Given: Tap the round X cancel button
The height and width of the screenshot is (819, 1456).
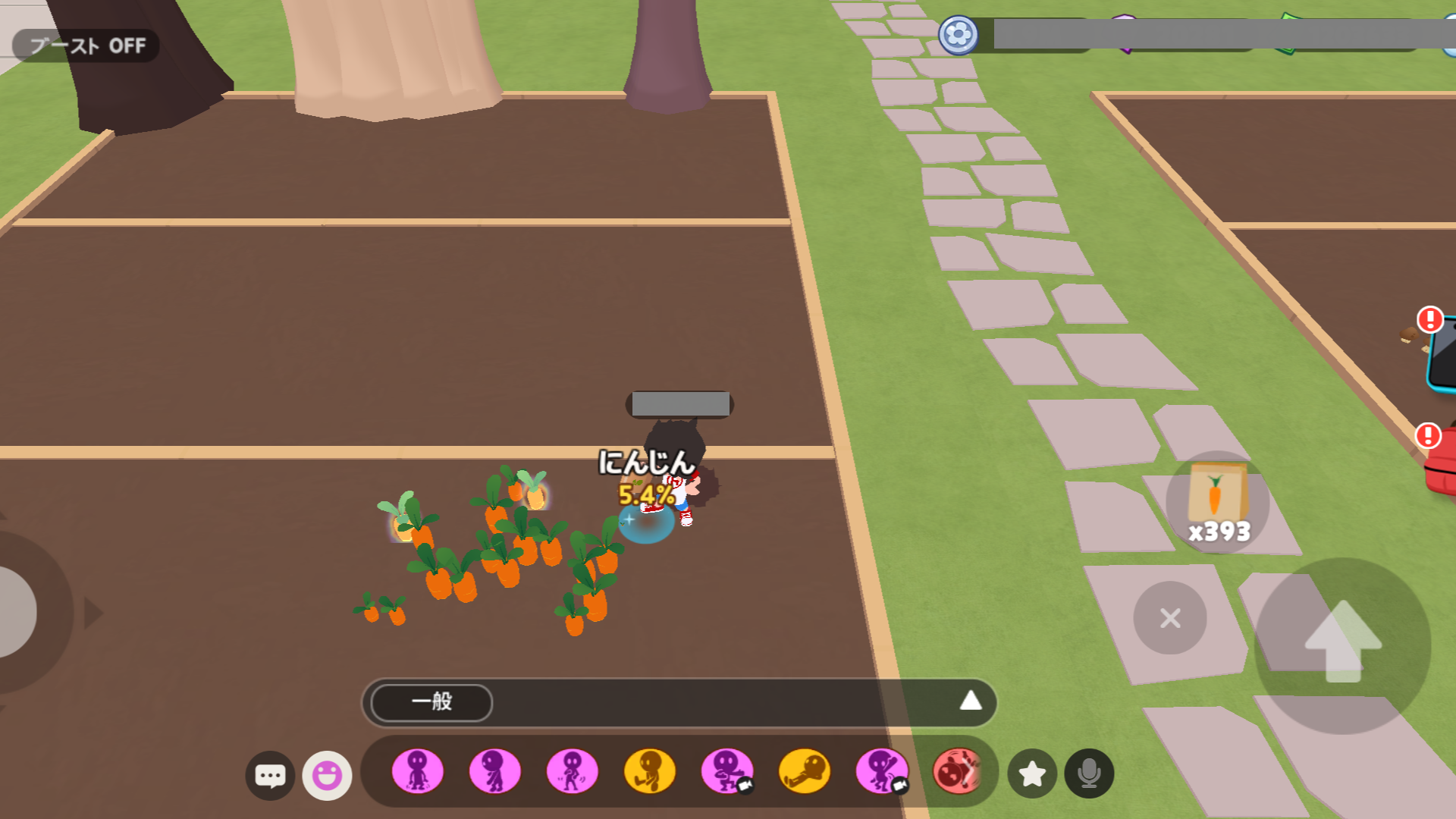Looking at the screenshot, I should 1170,618.
